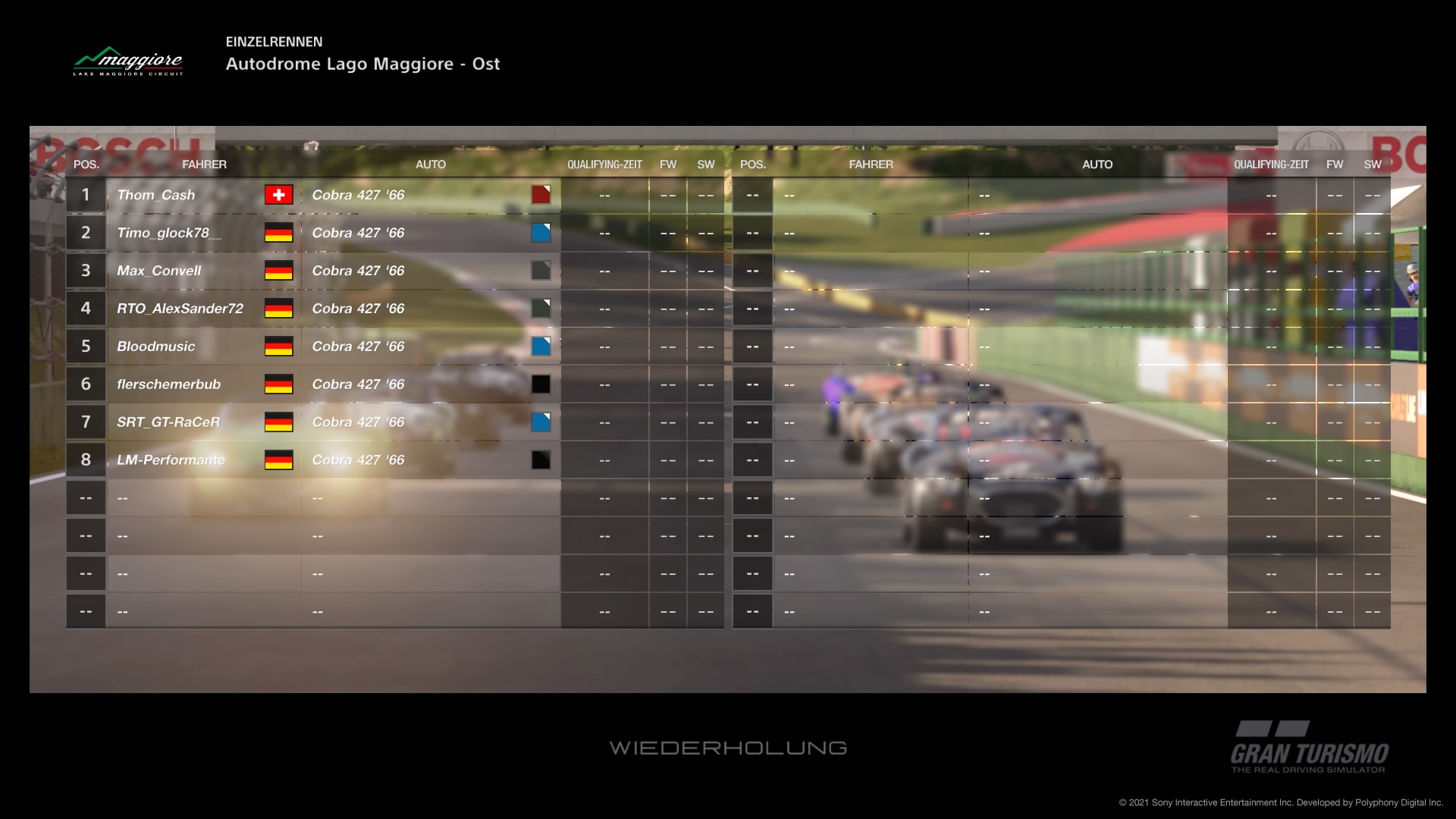Click Thom_Cash's red car color swatch
Image resolution: width=1456 pixels, height=819 pixels.
click(541, 195)
